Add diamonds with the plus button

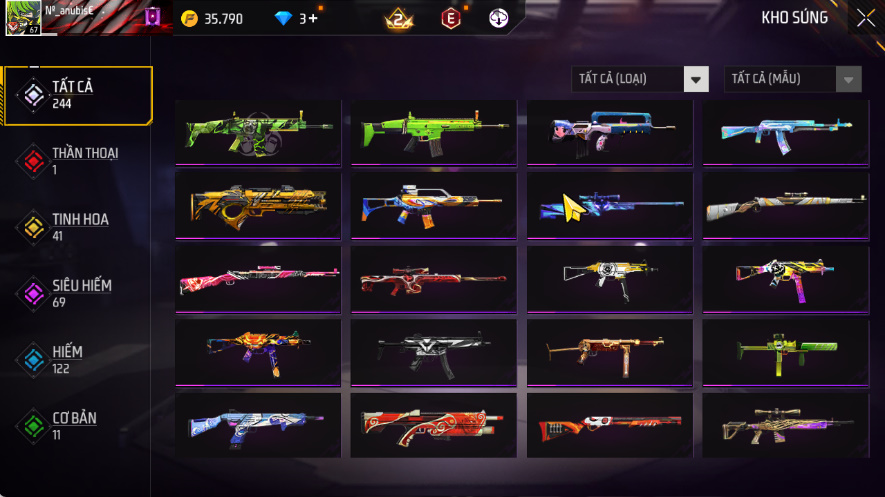click(314, 18)
